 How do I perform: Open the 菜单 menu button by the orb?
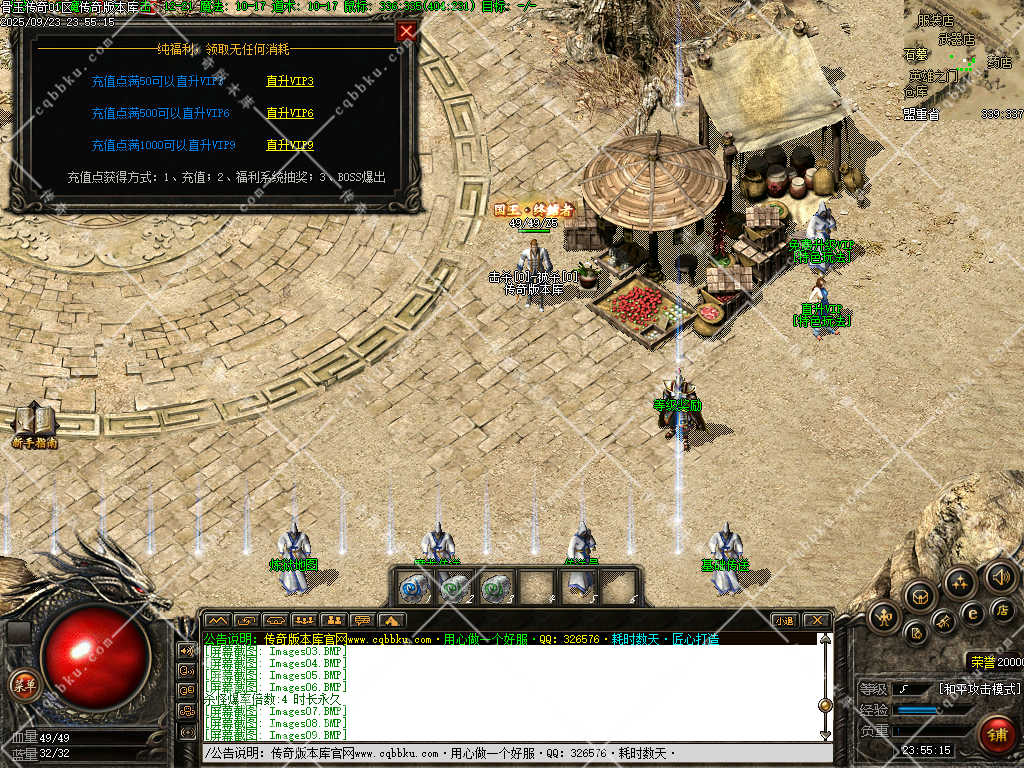coord(22,685)
